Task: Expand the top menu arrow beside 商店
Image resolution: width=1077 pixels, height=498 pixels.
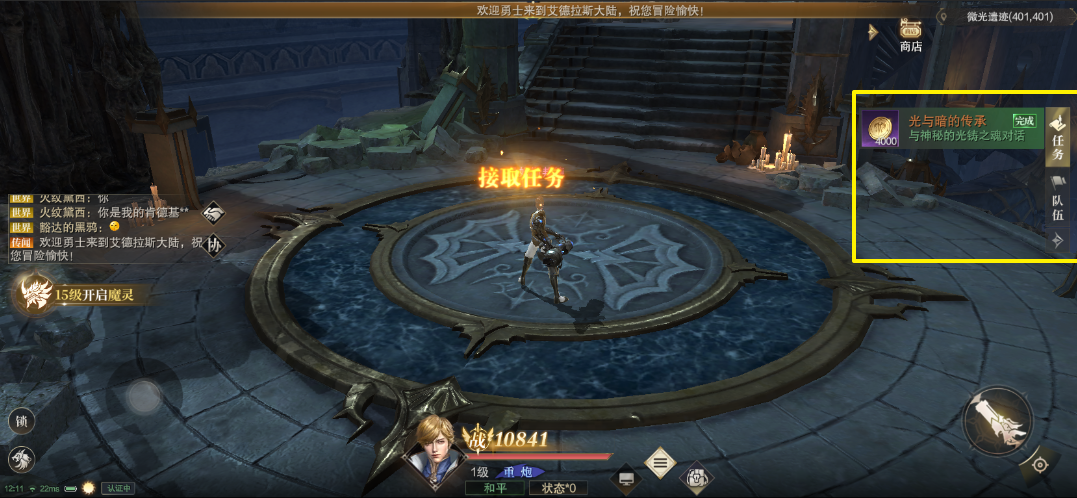Action: click(873, 32)
